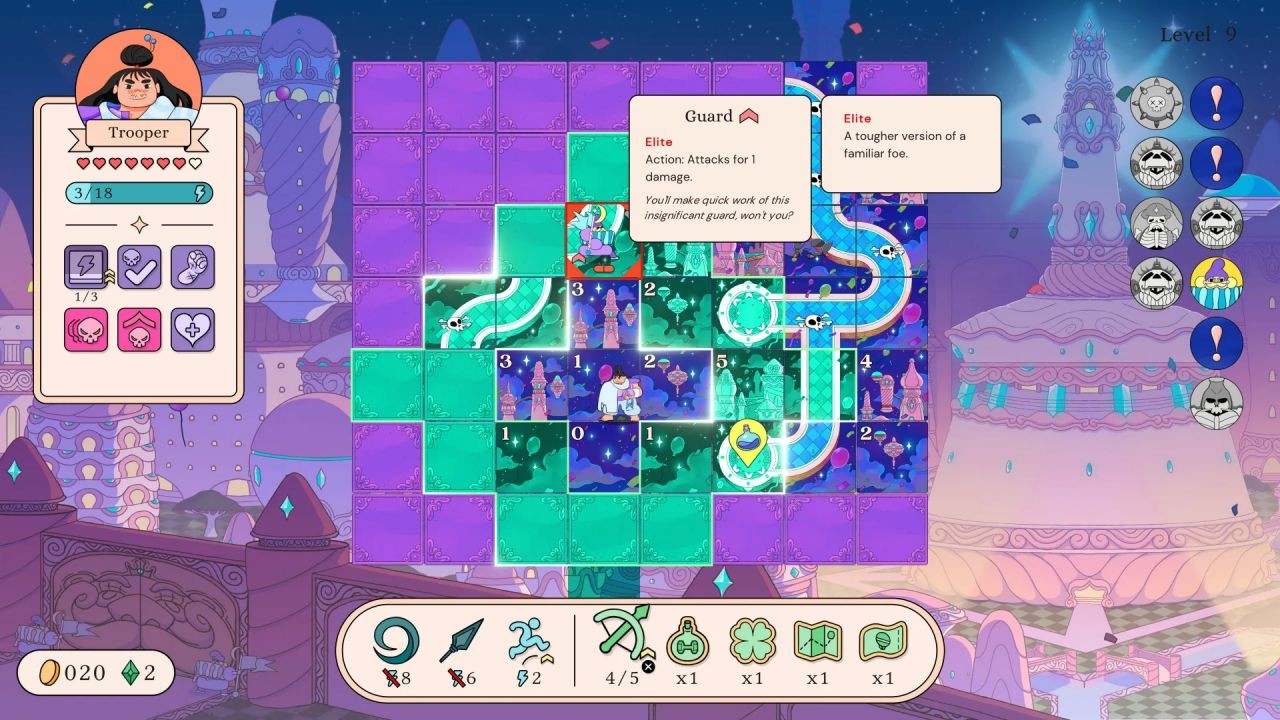Select the spiked skull mine enemy icon
1280x720 pixels.
coord(1157,103)
